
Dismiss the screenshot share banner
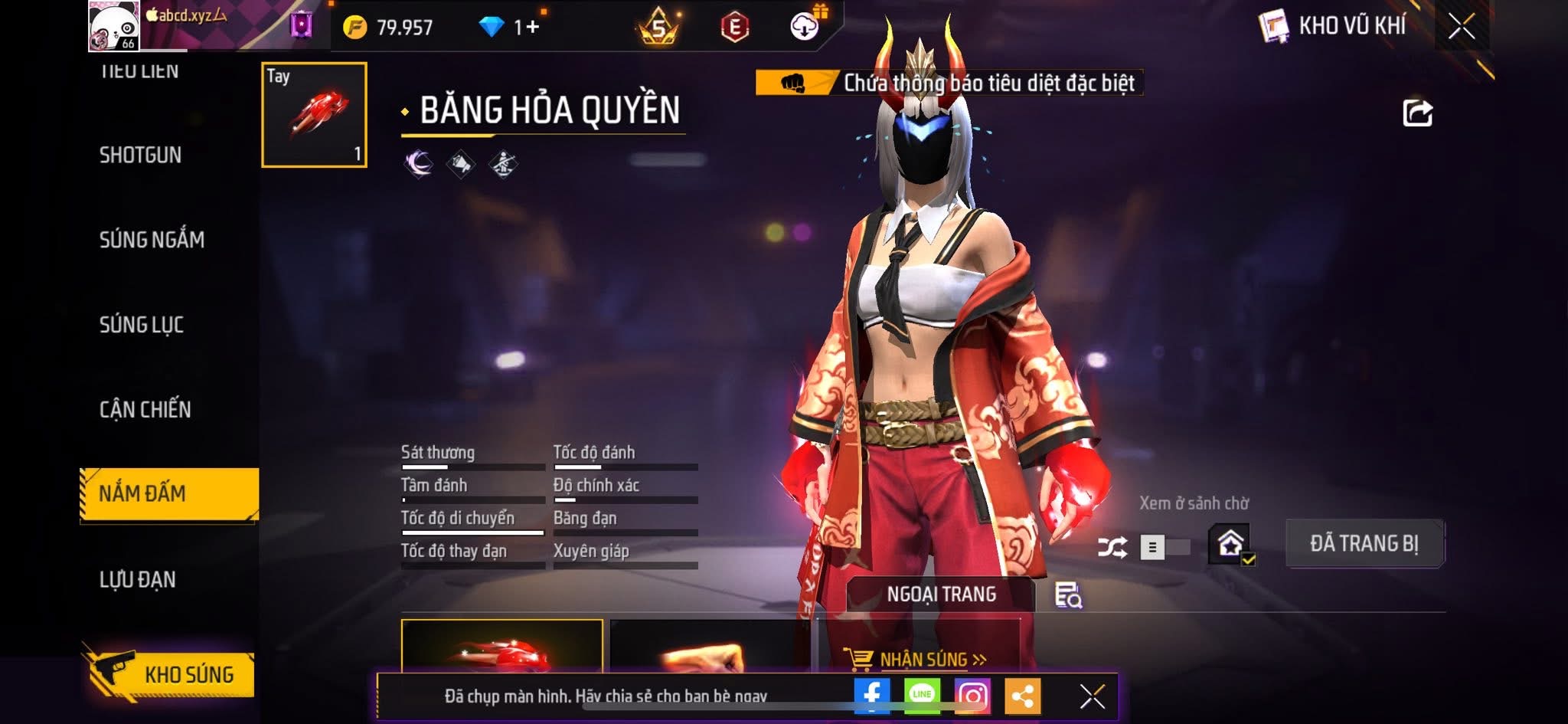click(1093, 696)
